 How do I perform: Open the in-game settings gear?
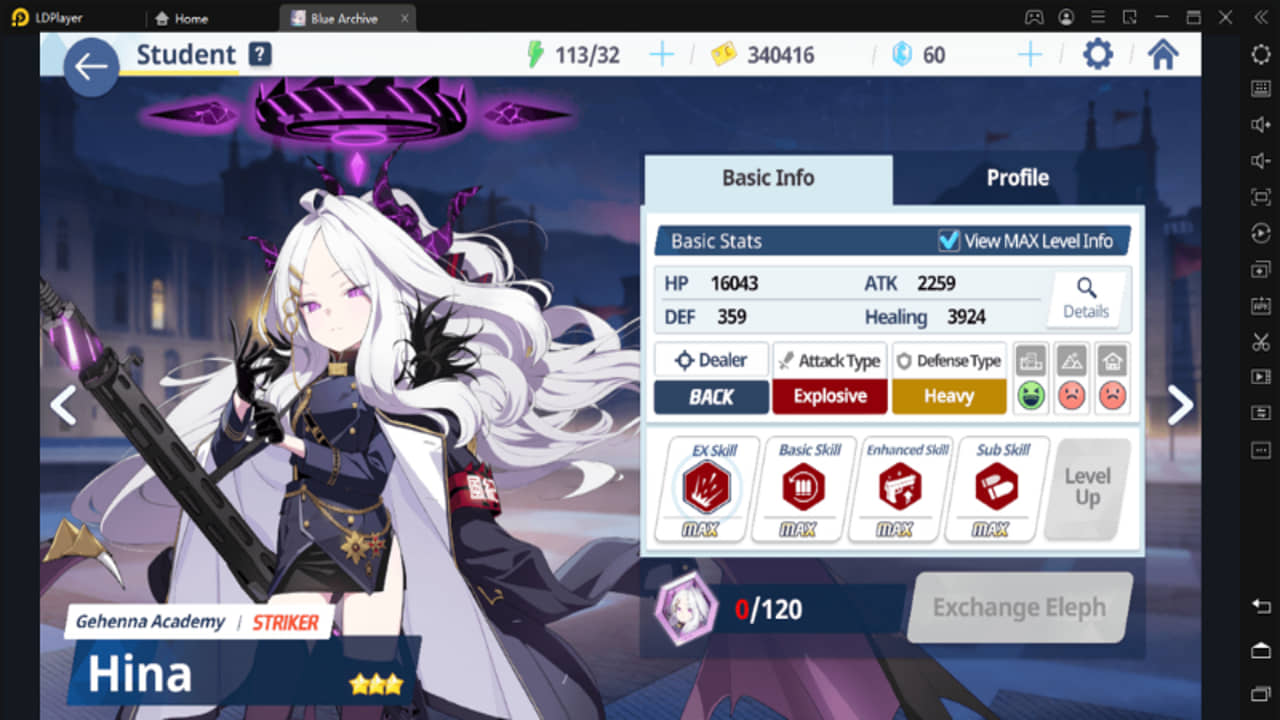tap(1097, 55)
